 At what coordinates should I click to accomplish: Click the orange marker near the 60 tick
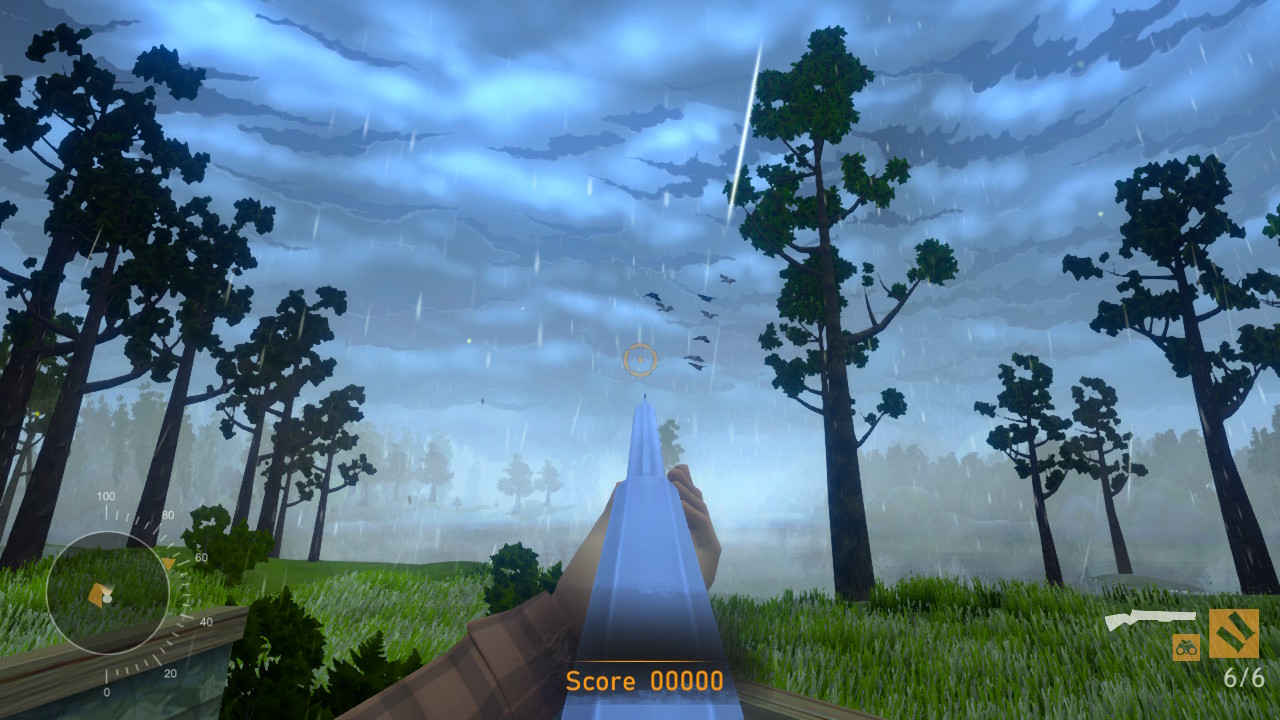pyautogui.click(x=168, y=562)
